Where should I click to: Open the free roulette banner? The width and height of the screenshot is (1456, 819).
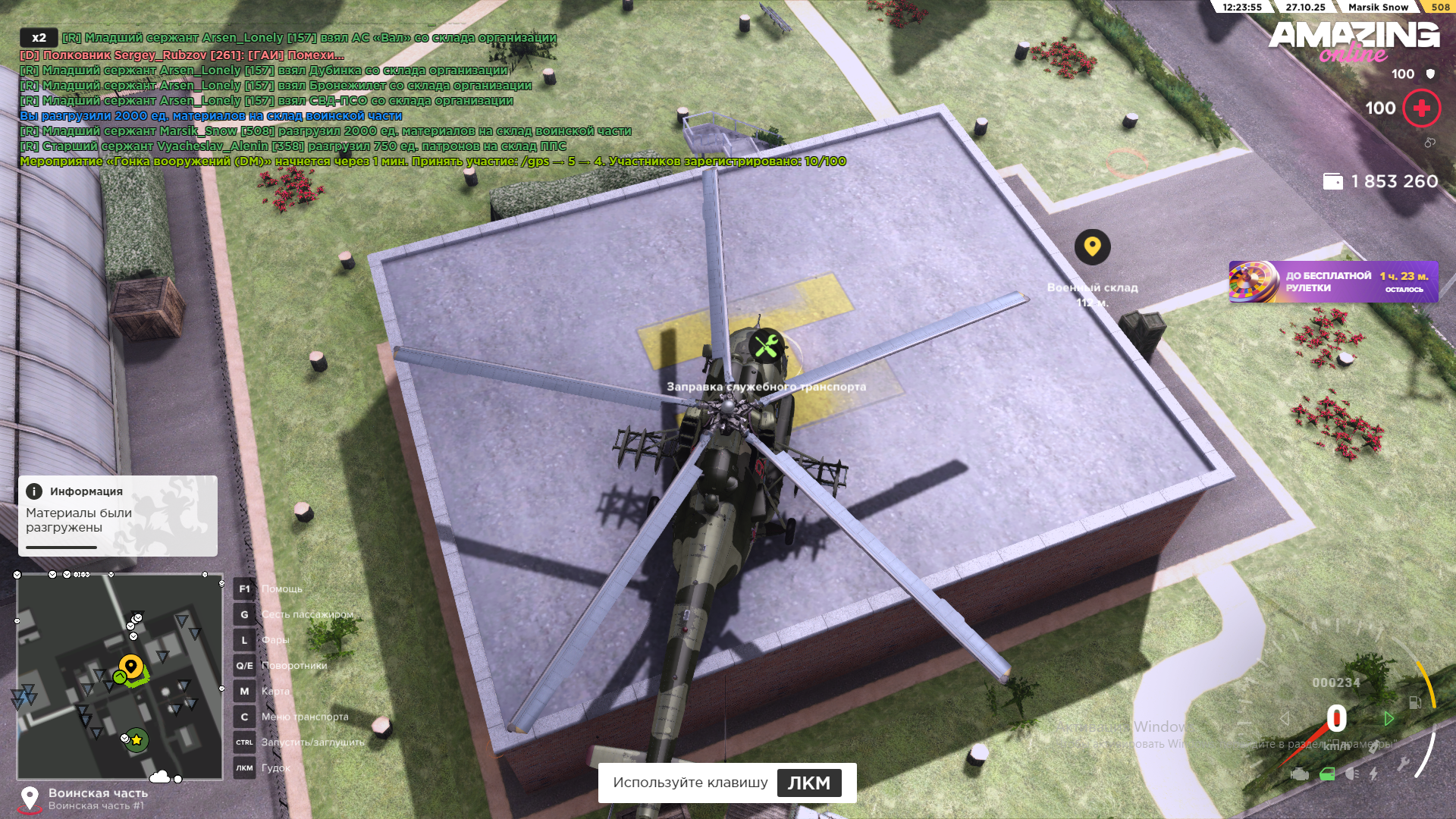(x=1333, y=282)
